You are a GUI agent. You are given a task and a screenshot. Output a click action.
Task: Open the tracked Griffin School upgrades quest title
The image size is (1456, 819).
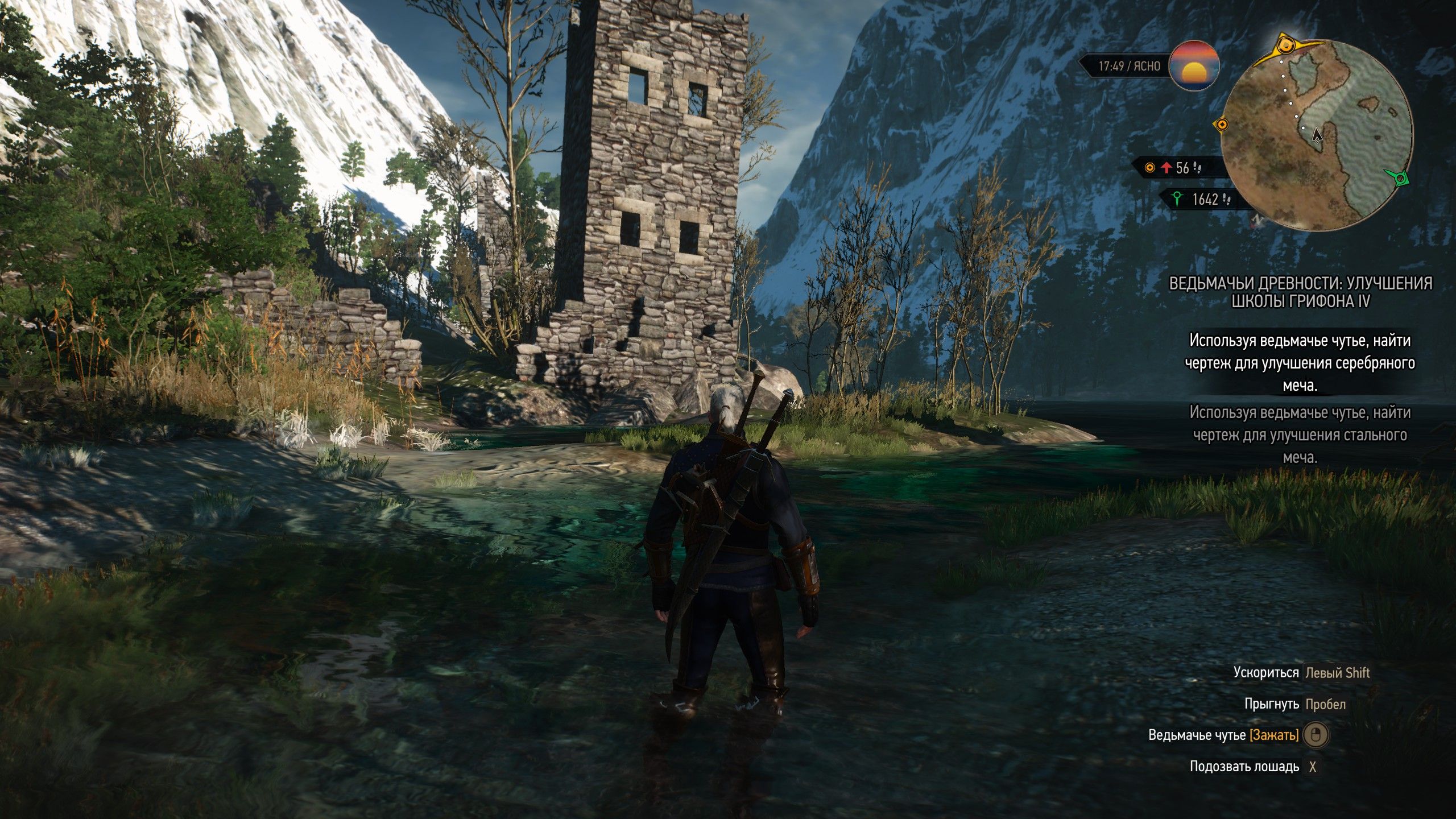(x=1300, y=292)
